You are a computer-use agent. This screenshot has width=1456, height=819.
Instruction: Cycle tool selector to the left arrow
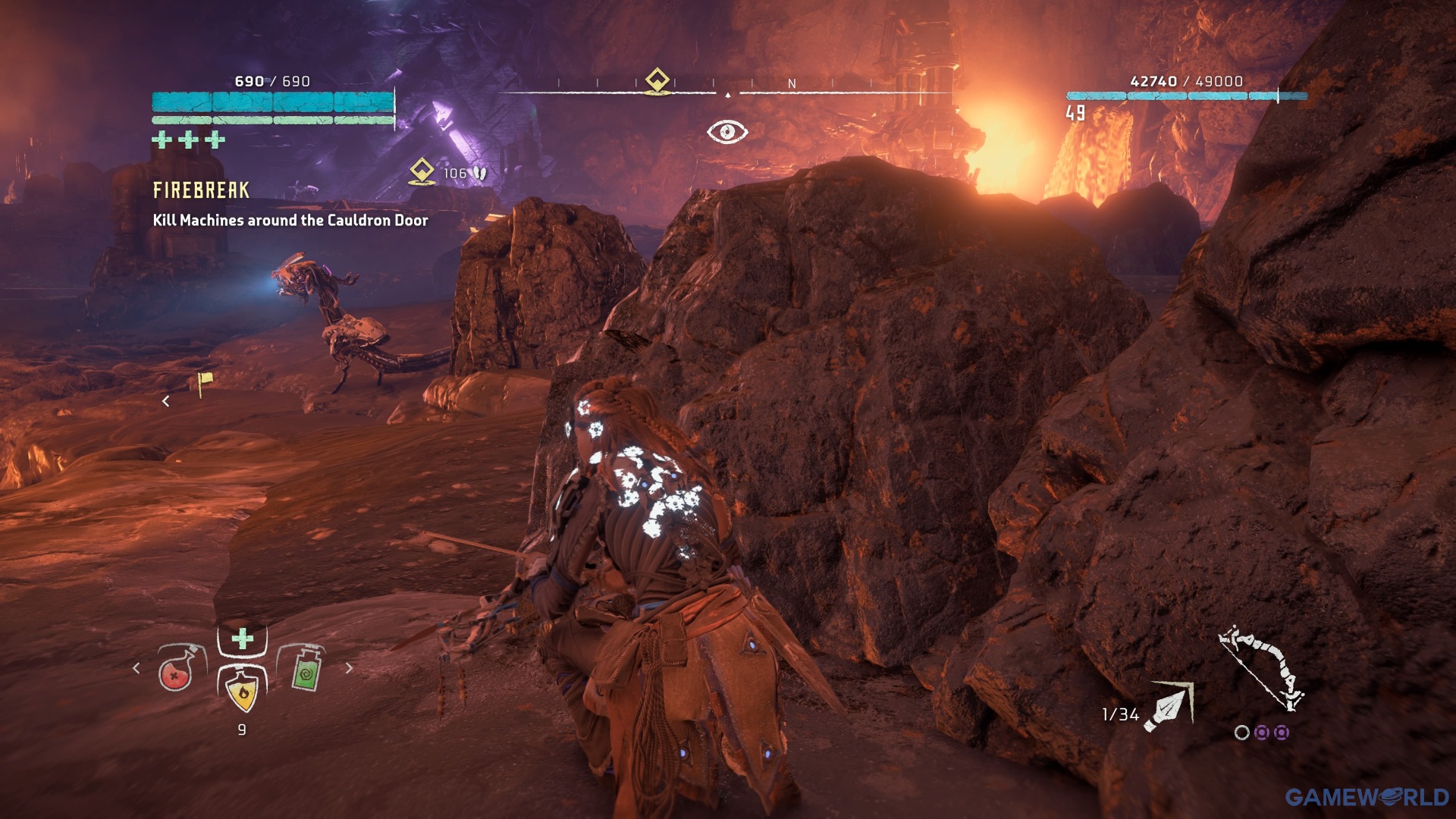pos(136,668)
